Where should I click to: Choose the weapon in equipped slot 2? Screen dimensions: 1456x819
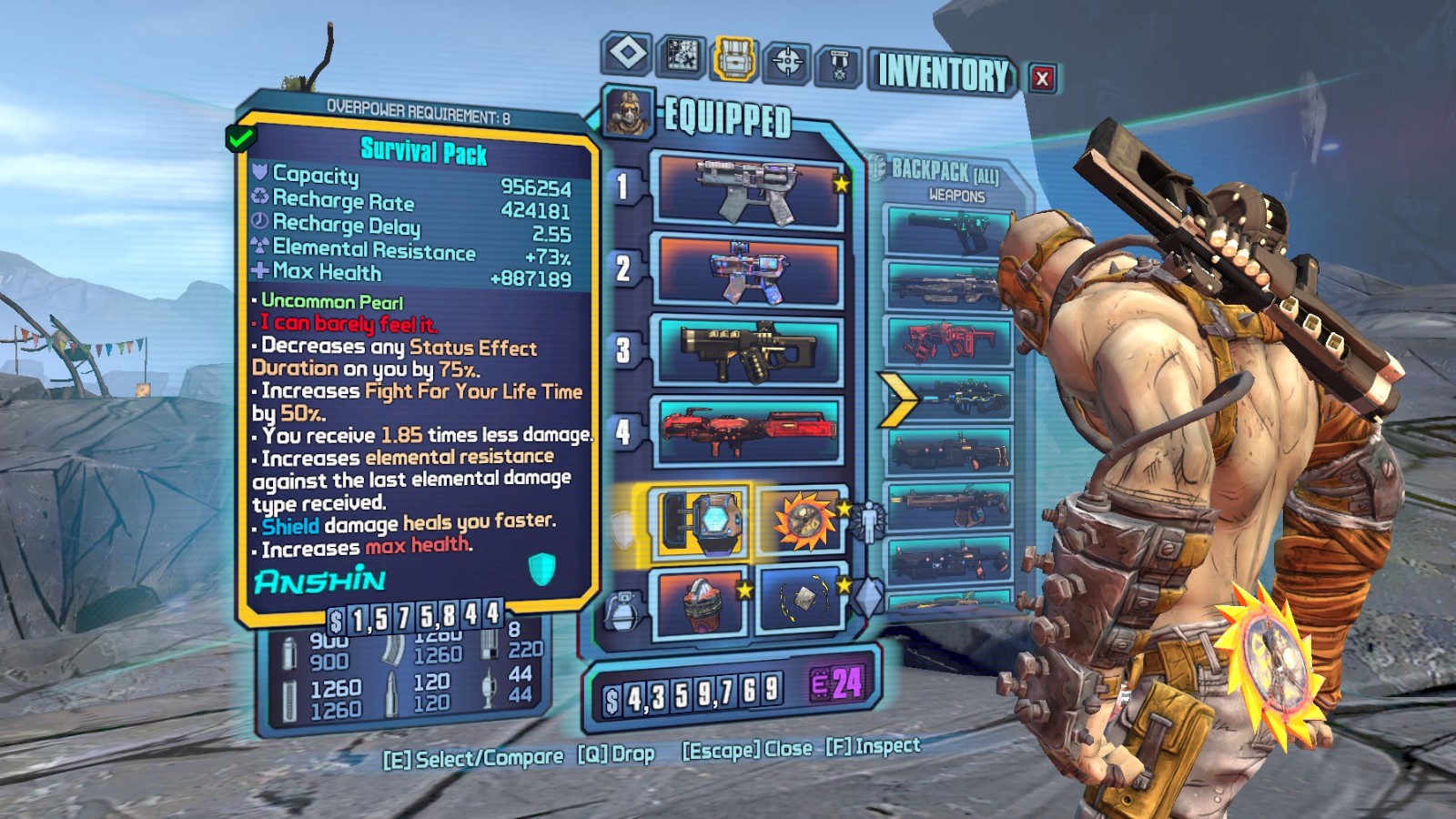(748, 270)
